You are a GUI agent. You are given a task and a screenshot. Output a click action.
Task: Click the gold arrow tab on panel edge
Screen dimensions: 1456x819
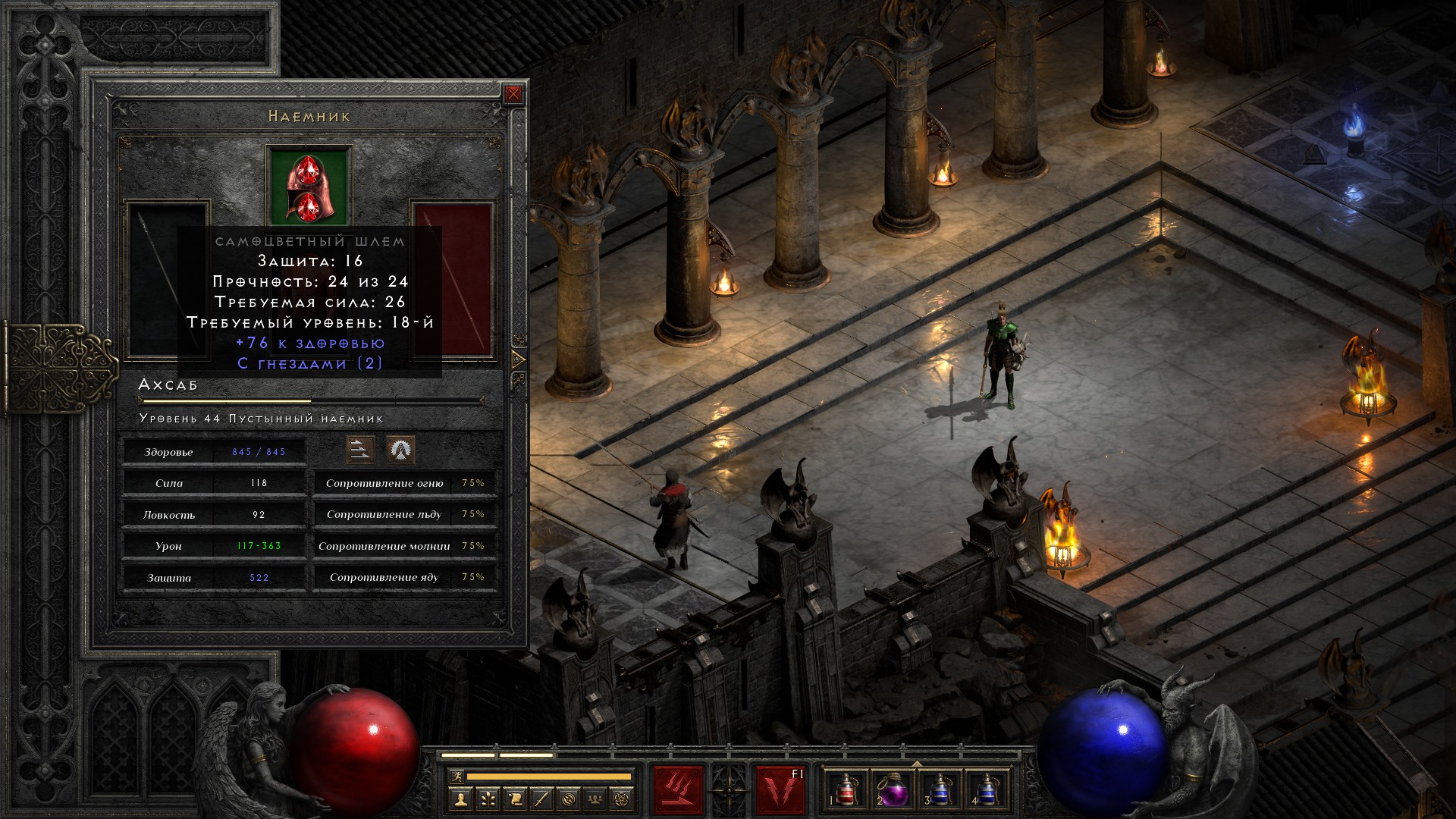click(519, 359)
